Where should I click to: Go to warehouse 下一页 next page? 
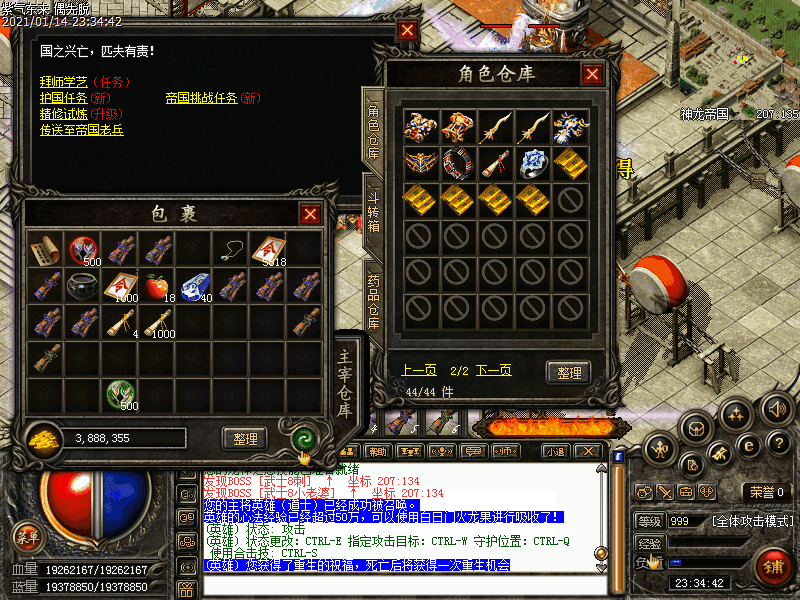tap(493, 370)
